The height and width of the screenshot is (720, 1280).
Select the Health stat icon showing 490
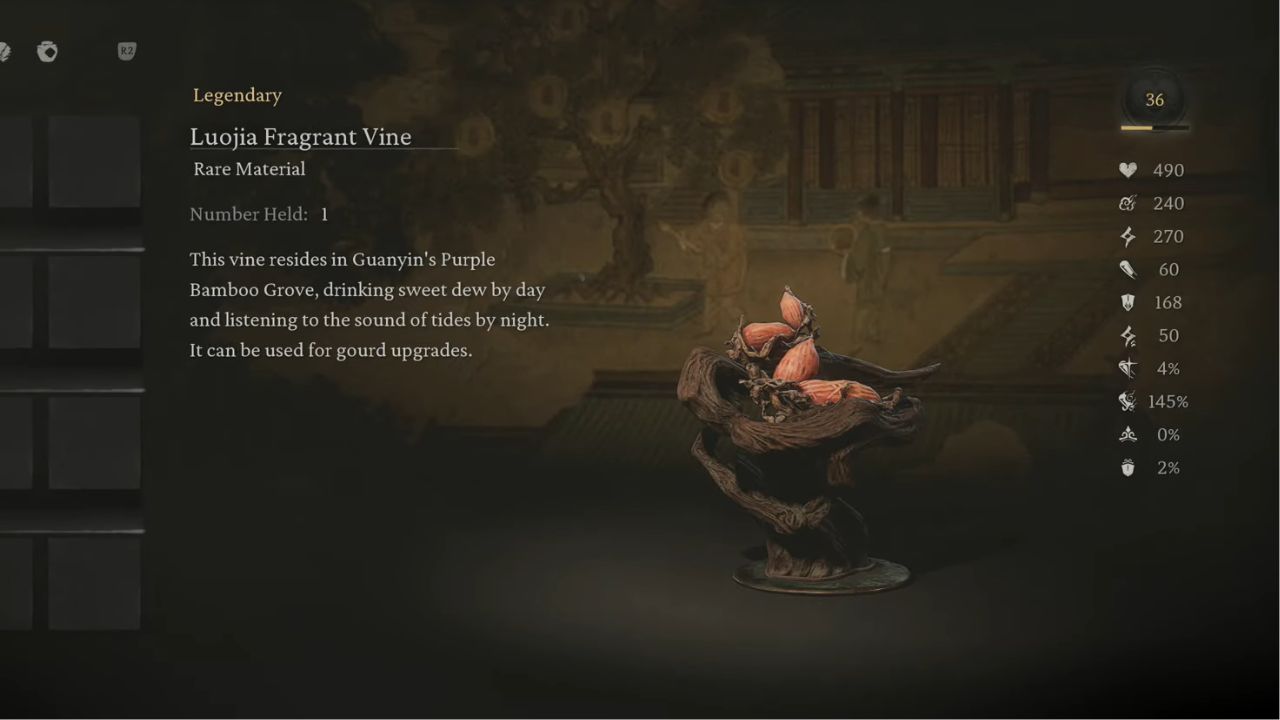click(1128, 170)
